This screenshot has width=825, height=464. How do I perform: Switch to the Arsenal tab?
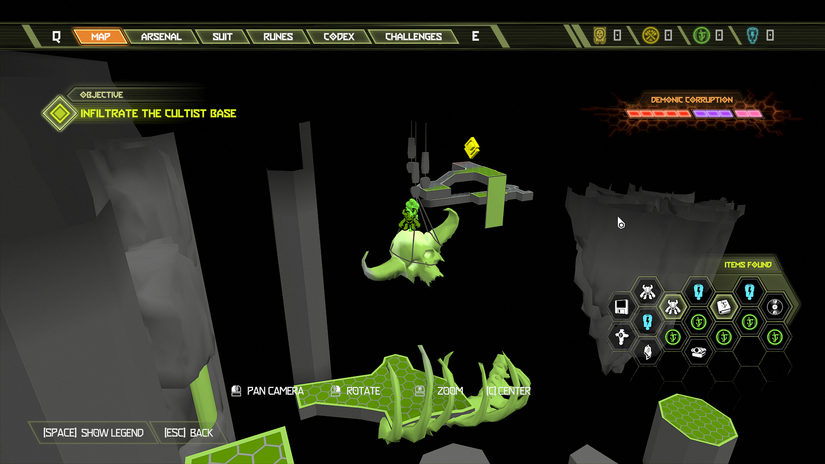coord(161,37)
